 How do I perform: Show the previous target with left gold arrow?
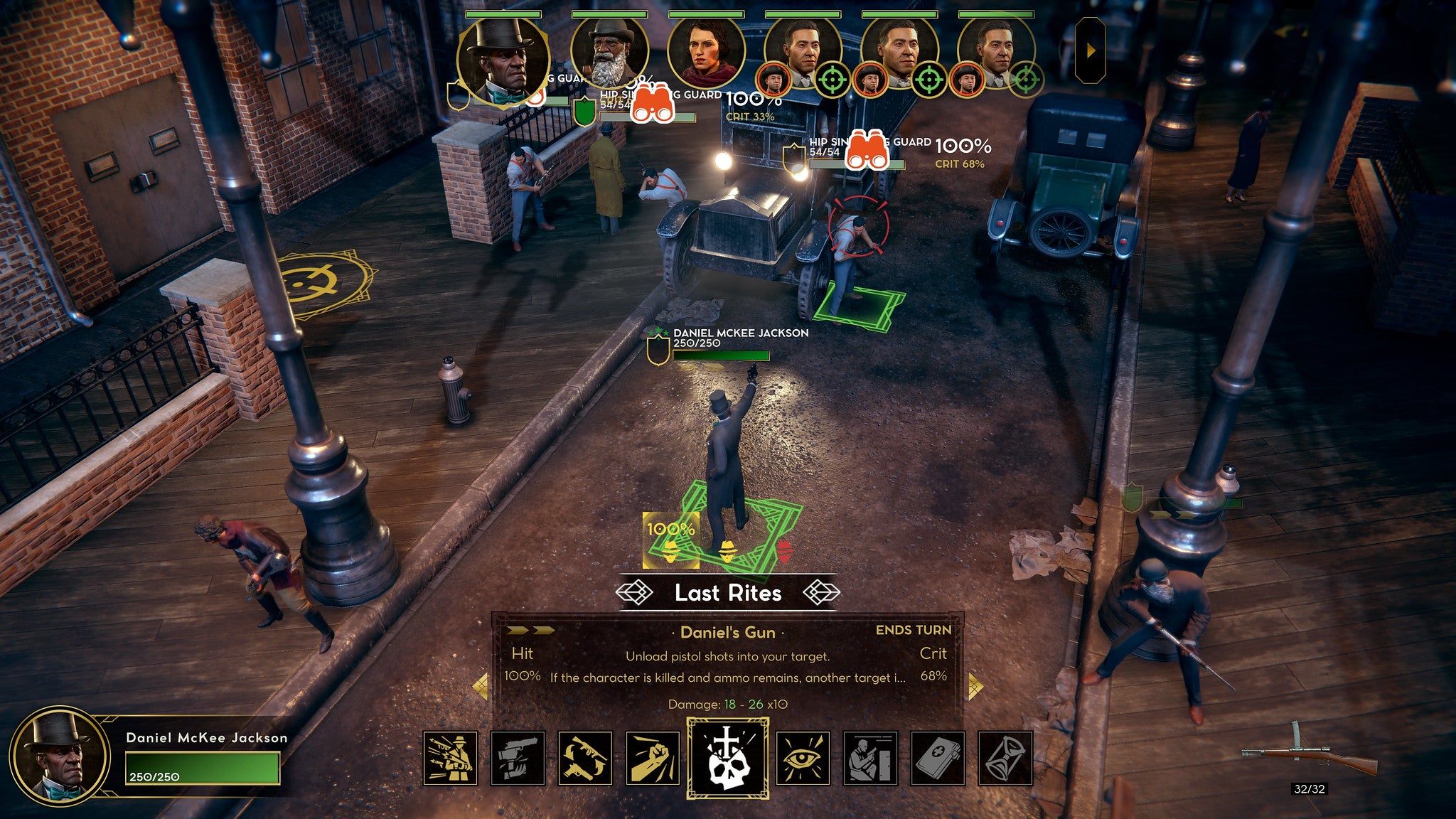click(481, 686)
